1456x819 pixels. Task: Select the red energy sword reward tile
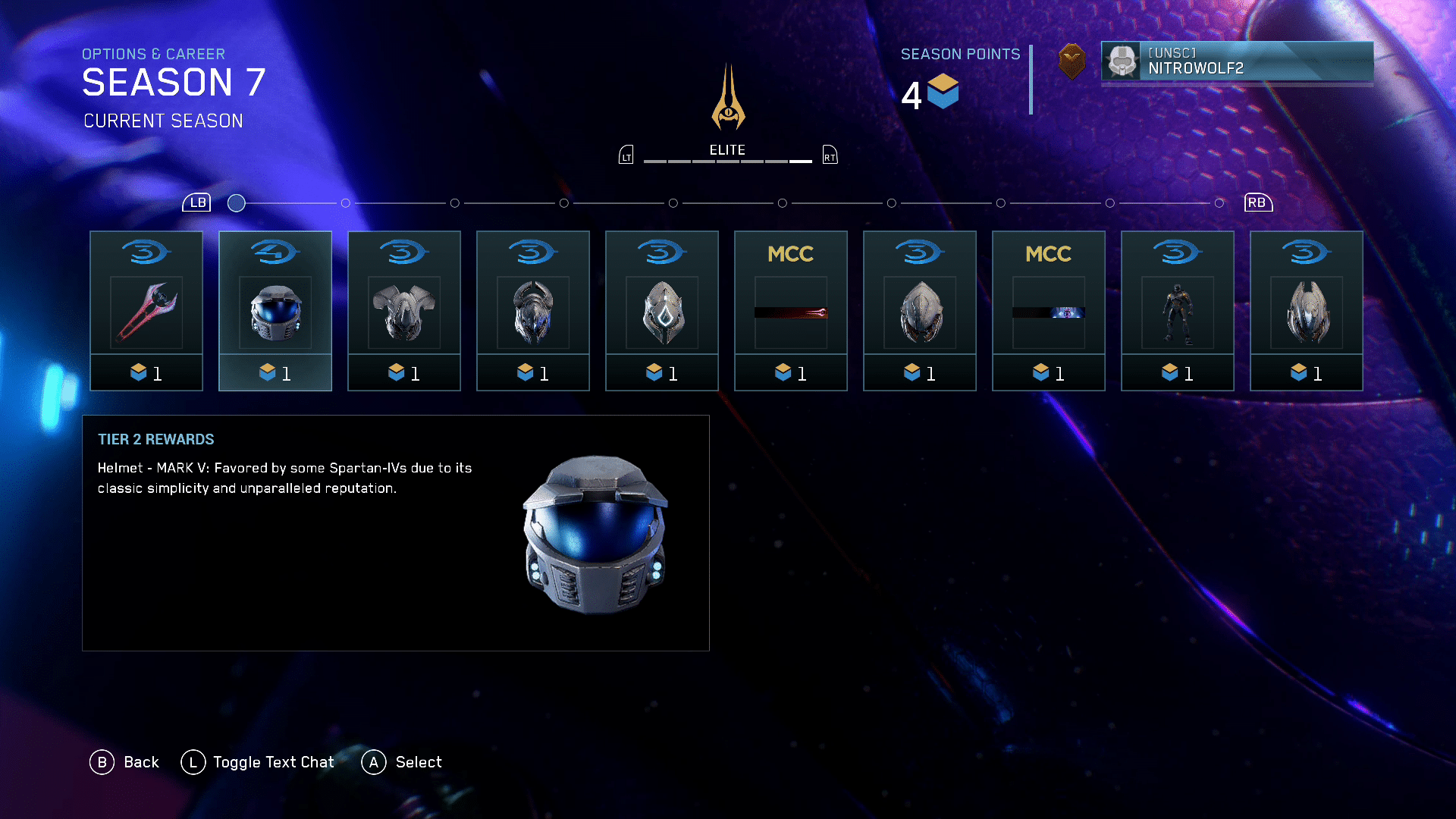pos(146,311)
